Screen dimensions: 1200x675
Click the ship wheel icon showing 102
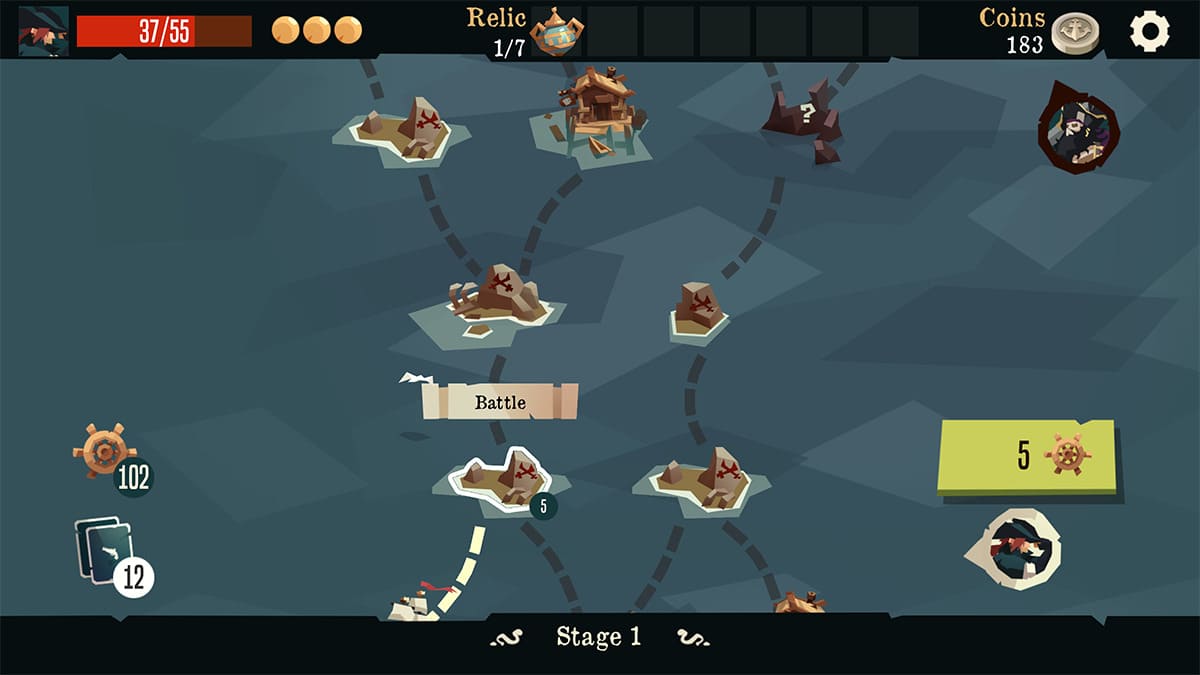coord(104,451)
